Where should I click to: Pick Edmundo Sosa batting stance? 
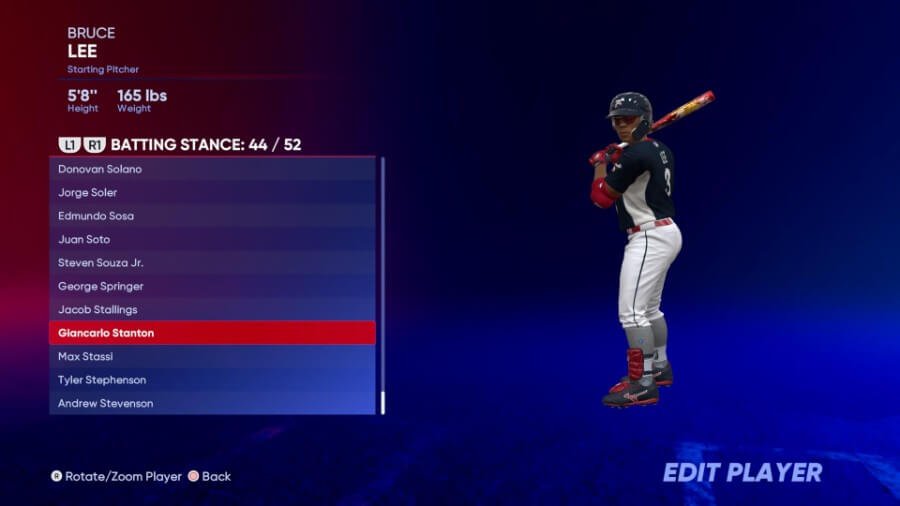(x=212, y=216)
